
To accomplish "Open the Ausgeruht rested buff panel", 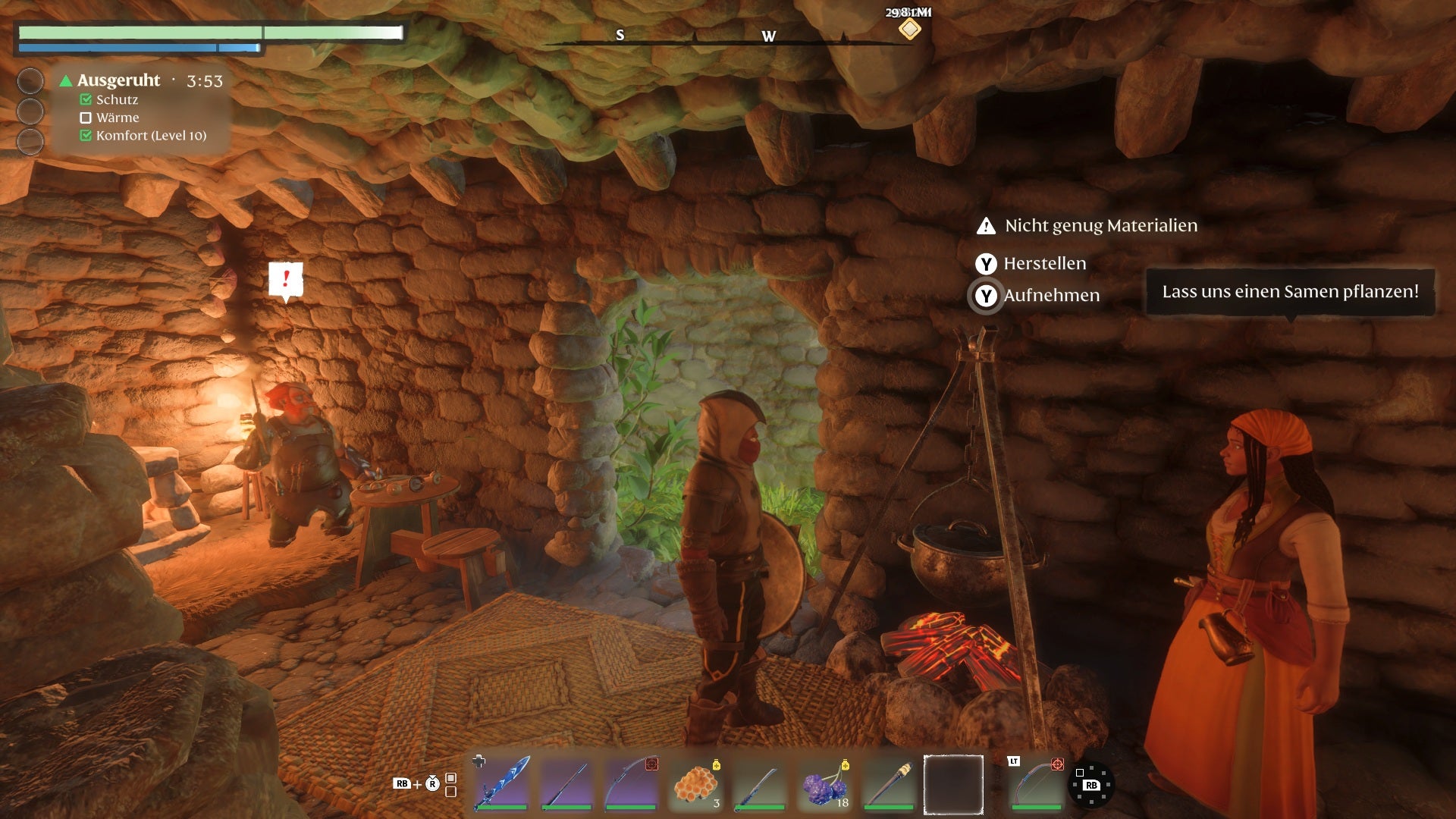I will 119,80.
